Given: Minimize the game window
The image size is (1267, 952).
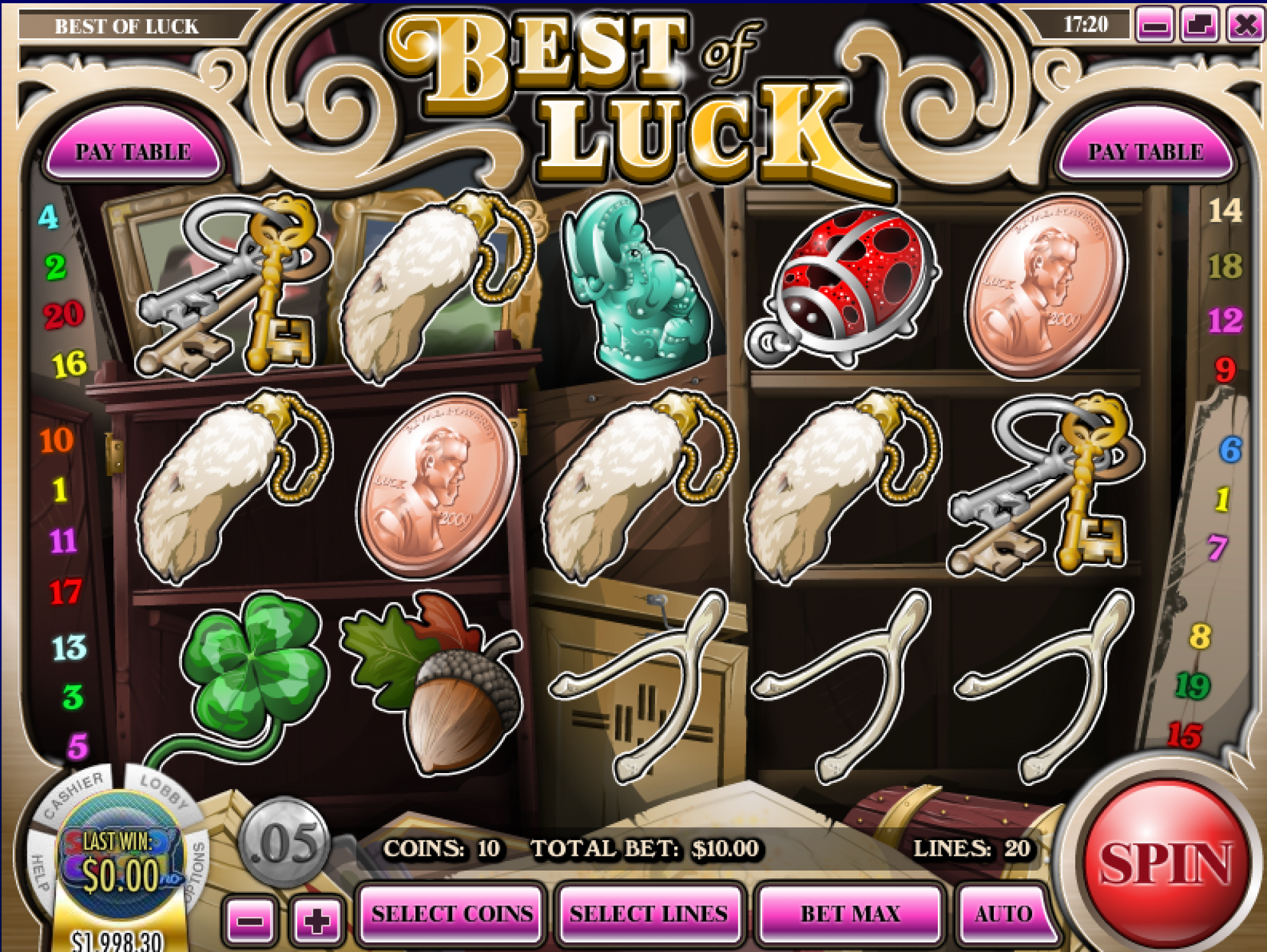Looking at the screenshot, I should tap(1154, 26).
